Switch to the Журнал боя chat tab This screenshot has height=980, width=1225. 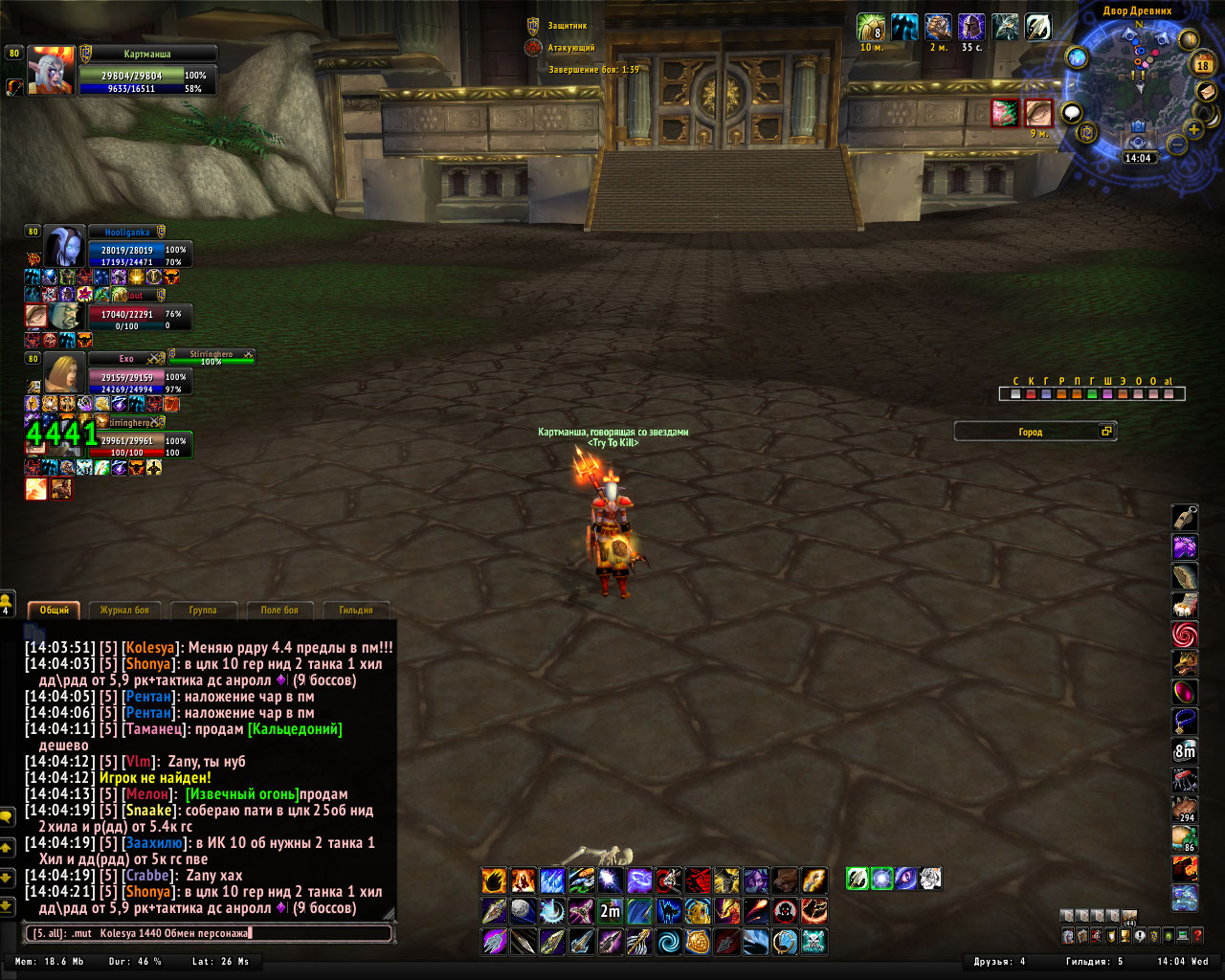point(124,610)
